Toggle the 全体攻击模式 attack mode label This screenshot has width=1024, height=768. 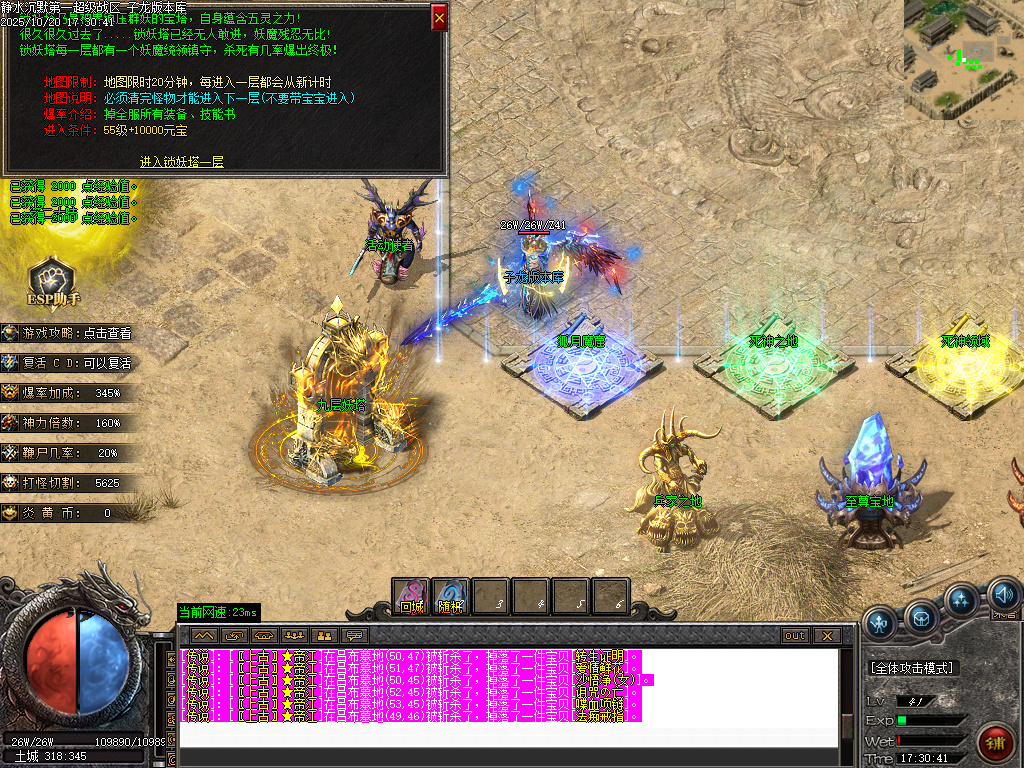pyautogui.click(x=911, y=667)
